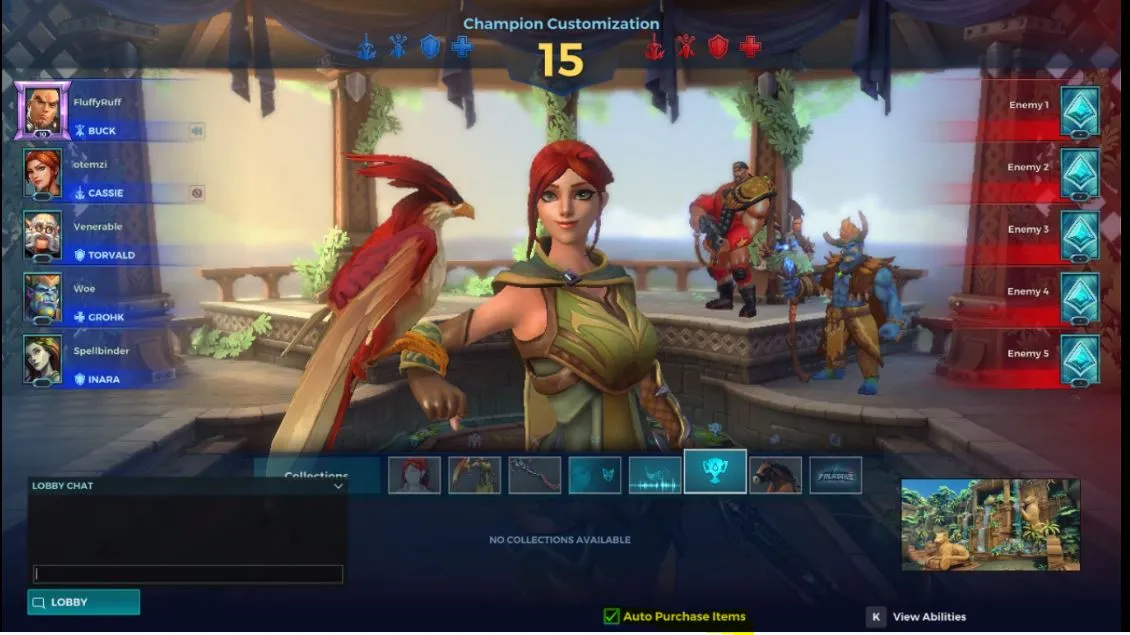Click the Lobby chat channel button

(x=83, y=602)
